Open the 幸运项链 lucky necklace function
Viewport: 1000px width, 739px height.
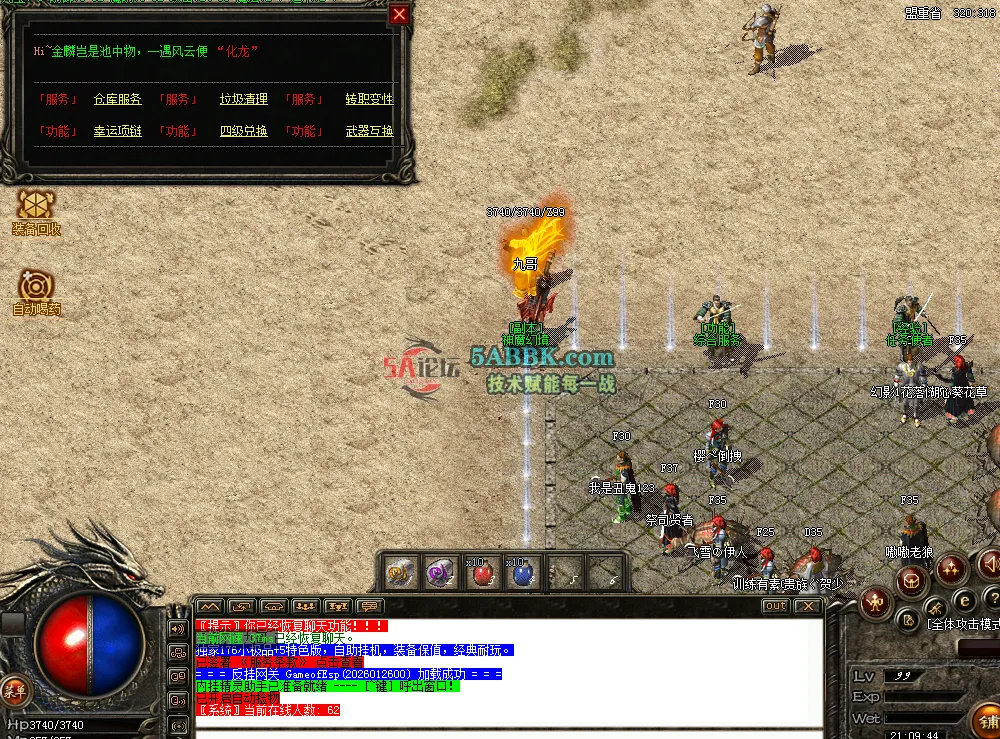(118, 132)
